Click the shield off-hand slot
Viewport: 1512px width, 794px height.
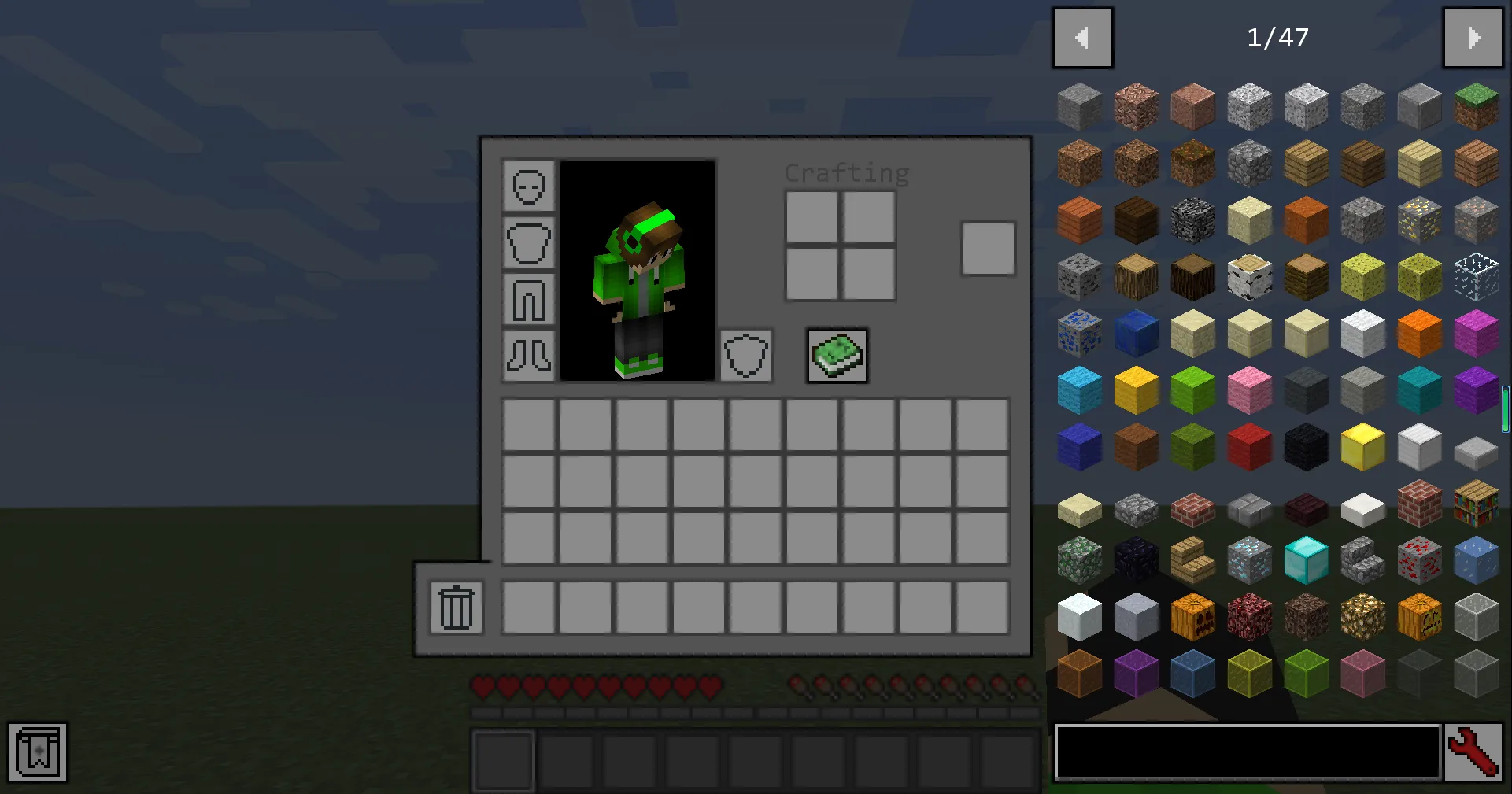(x=745, y=356)
